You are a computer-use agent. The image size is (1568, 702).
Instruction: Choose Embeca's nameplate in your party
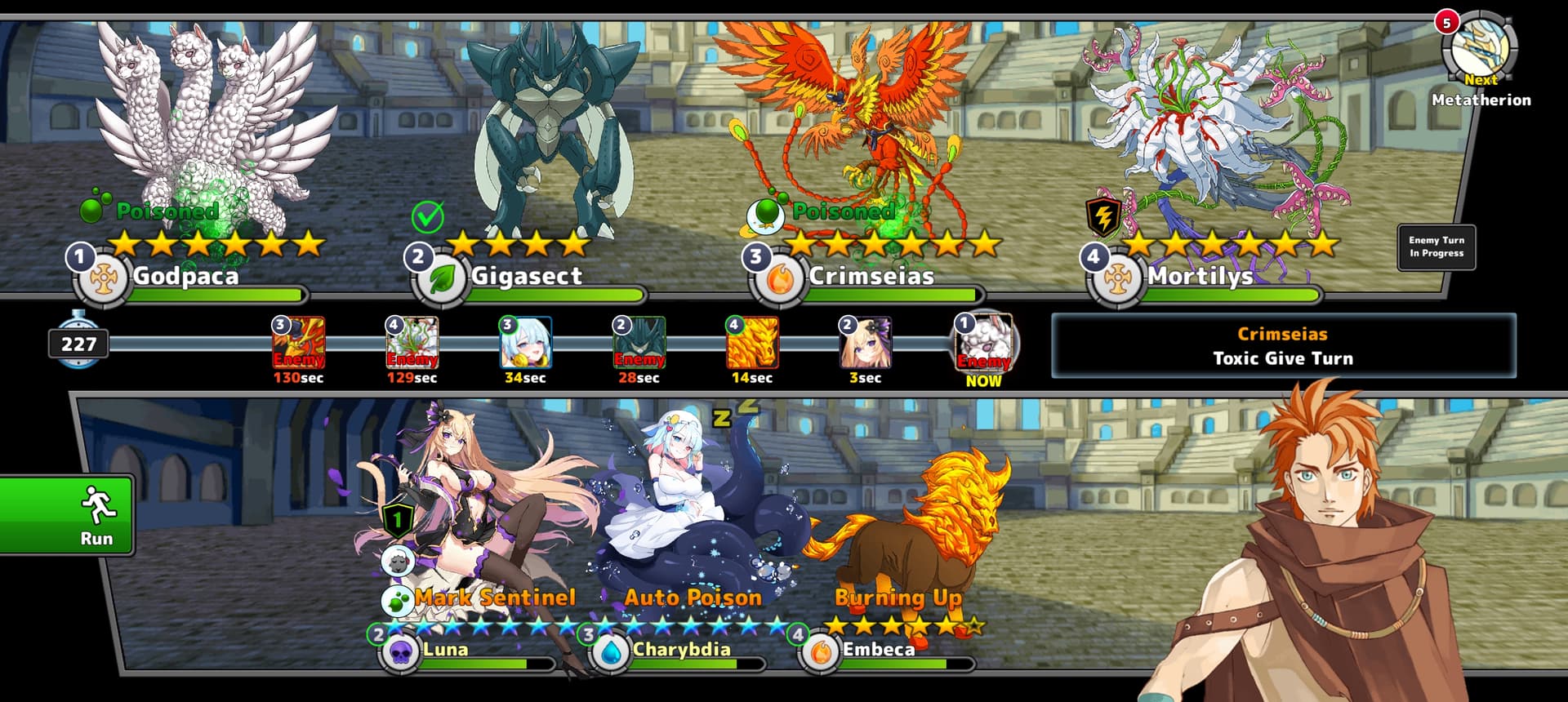(878, 650)
